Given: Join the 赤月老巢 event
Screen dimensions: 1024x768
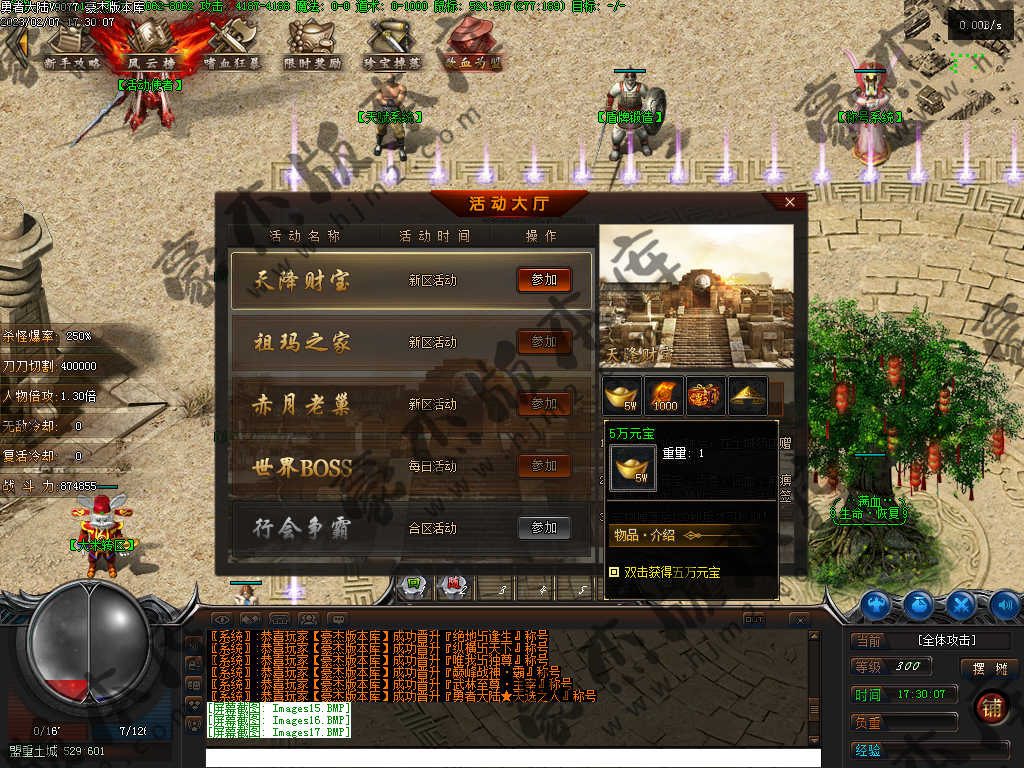Looking at the screenshot, I should [544, 404].
